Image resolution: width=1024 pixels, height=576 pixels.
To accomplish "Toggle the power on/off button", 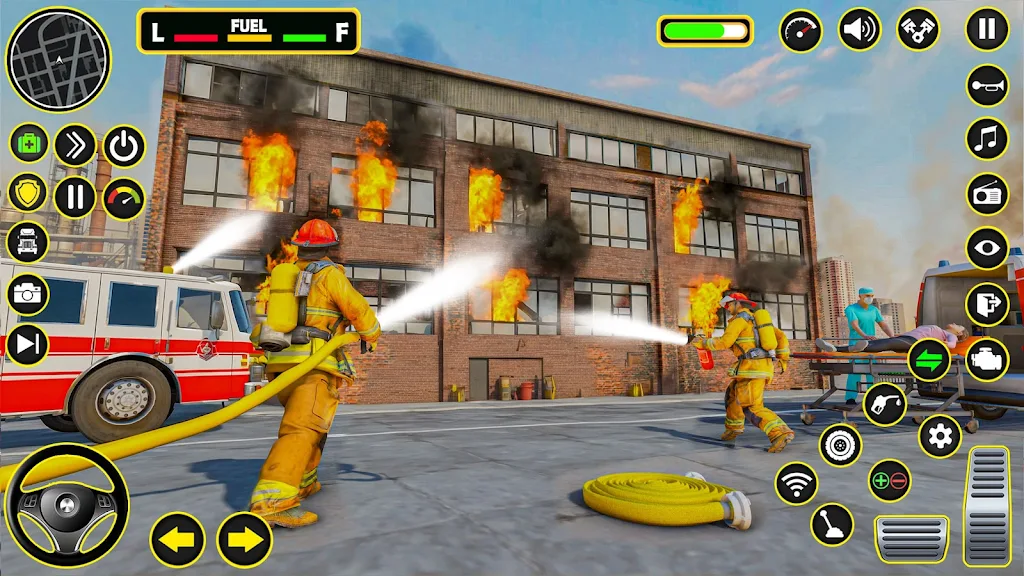I will coord(124,146).
